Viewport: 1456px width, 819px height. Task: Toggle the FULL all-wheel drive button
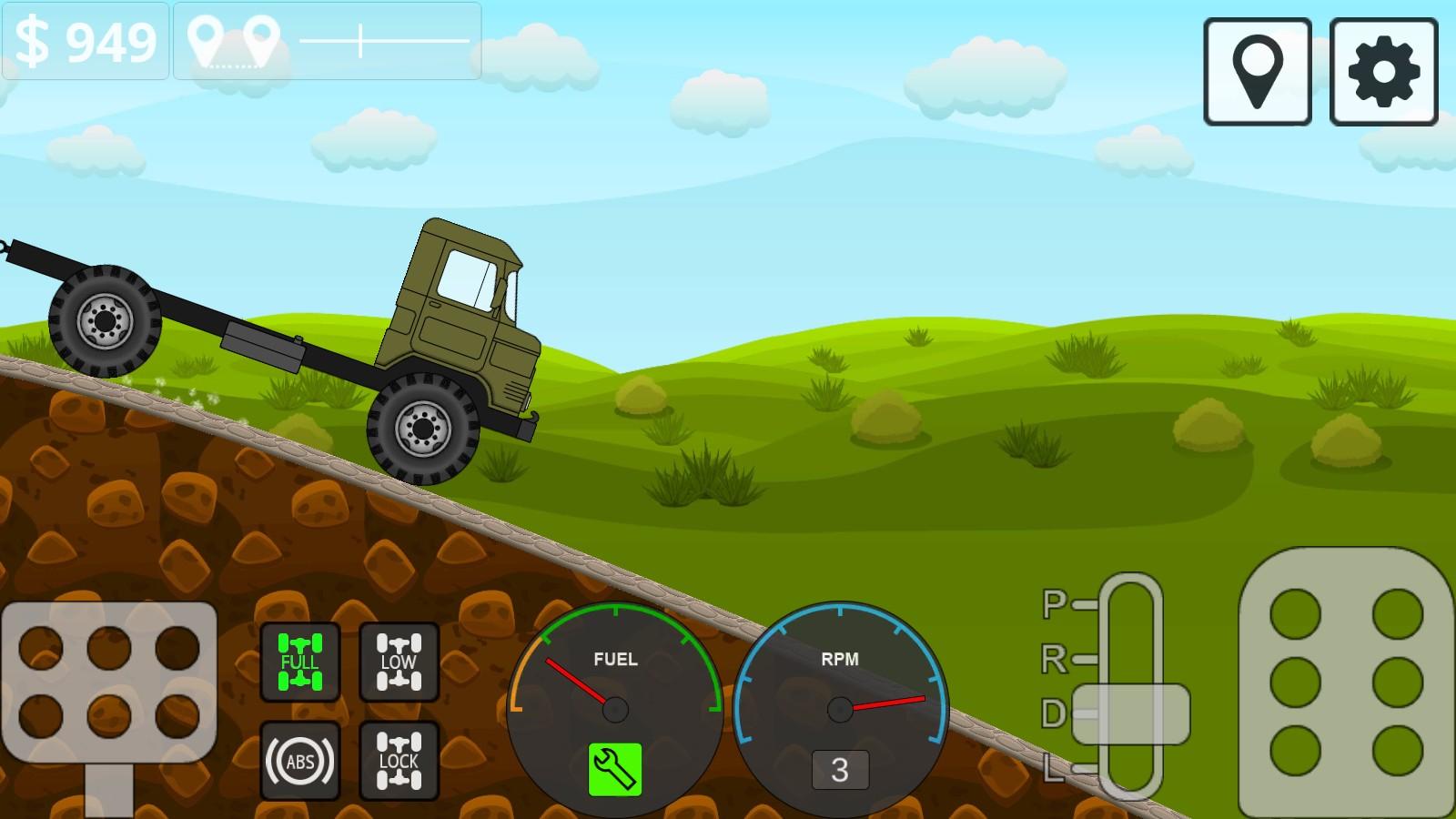click(299, 662)
